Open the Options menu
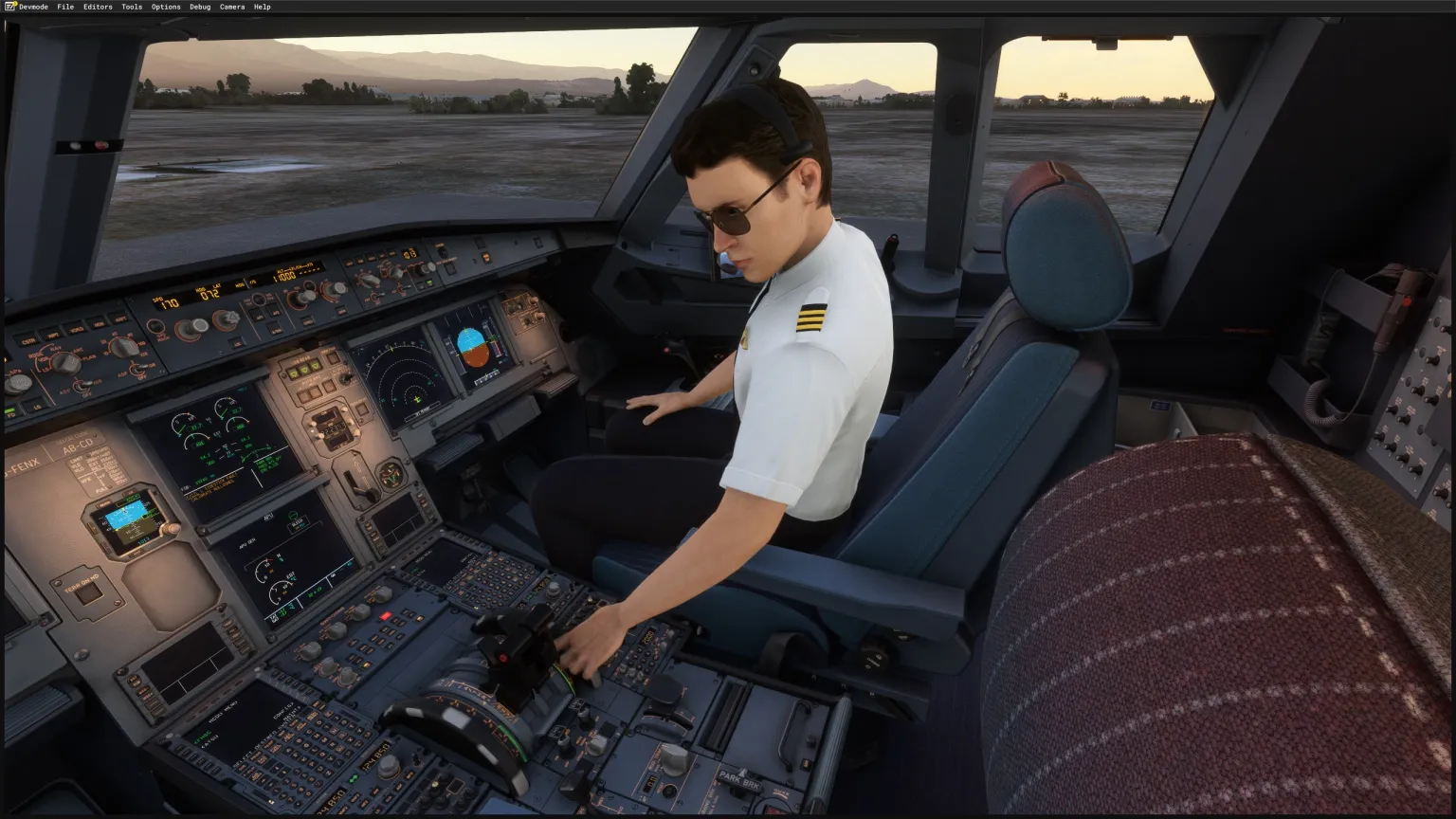The height and width of the screenshot is (819, 1456). pos(165,7)
